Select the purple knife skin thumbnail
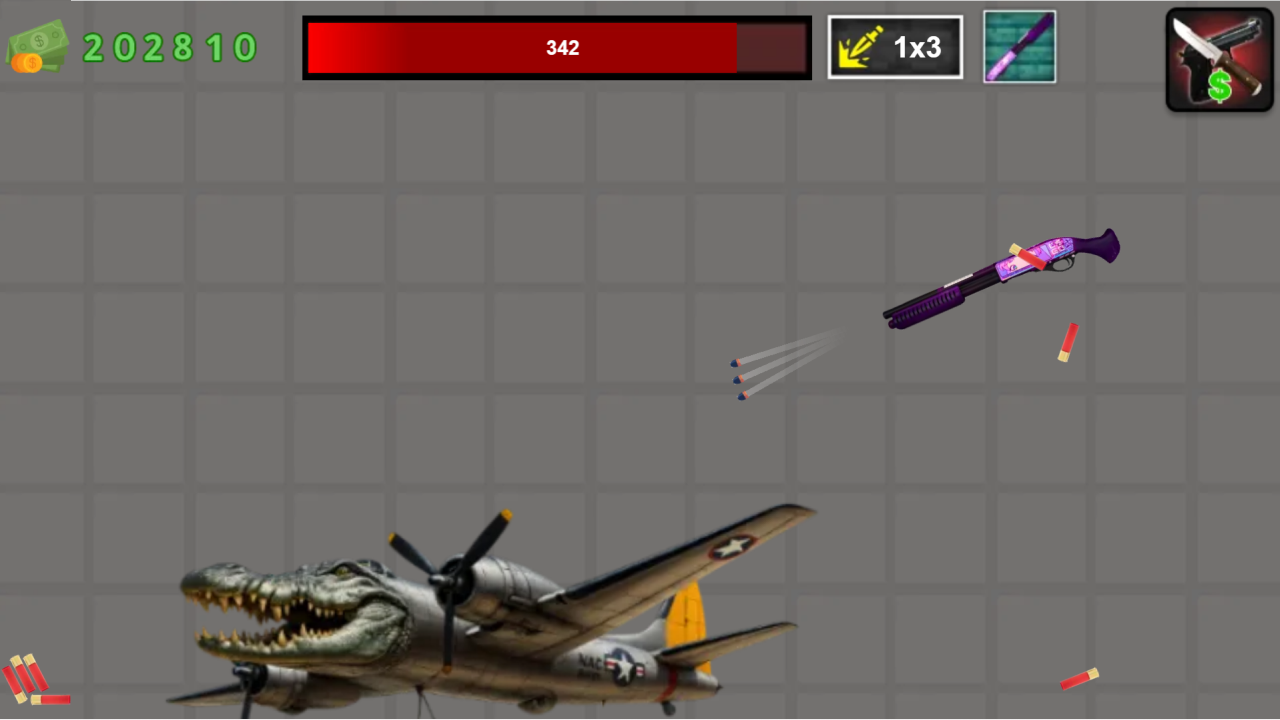1280x720 pixels. point(1019,46)
